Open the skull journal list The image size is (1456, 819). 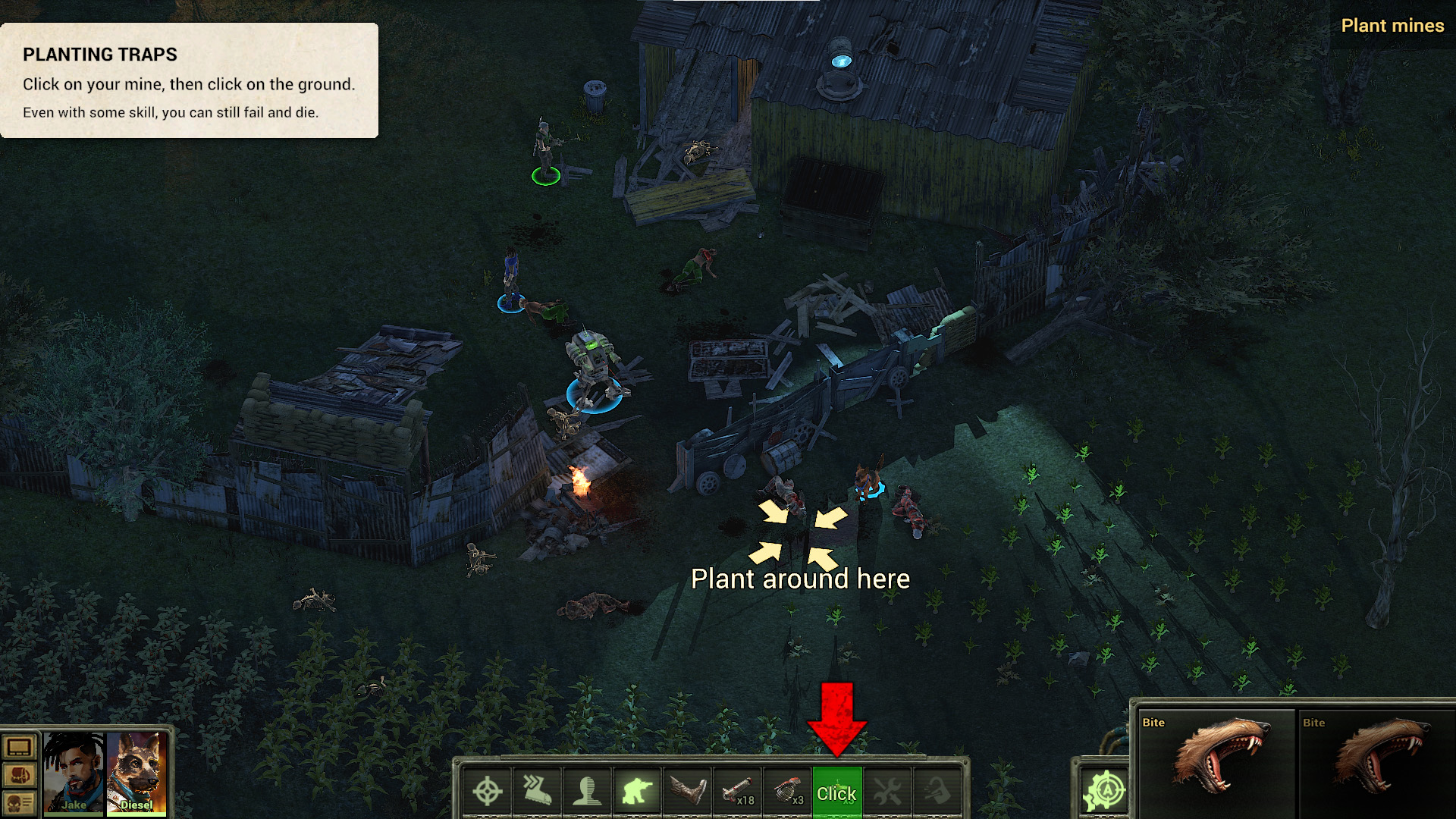pyautogui.click(x=19, y=802)
